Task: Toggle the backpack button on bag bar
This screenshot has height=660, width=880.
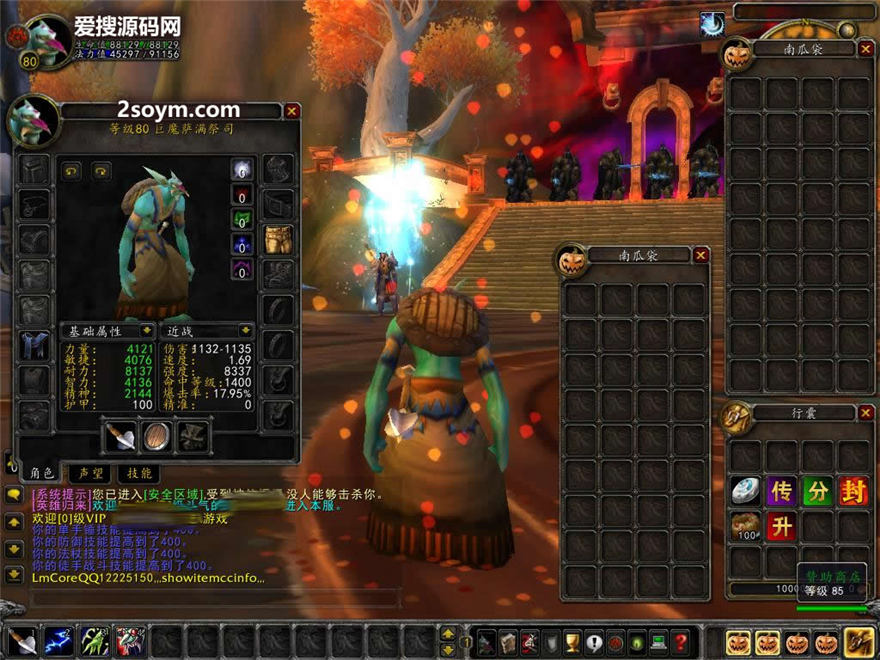Action: pos(858,641)
